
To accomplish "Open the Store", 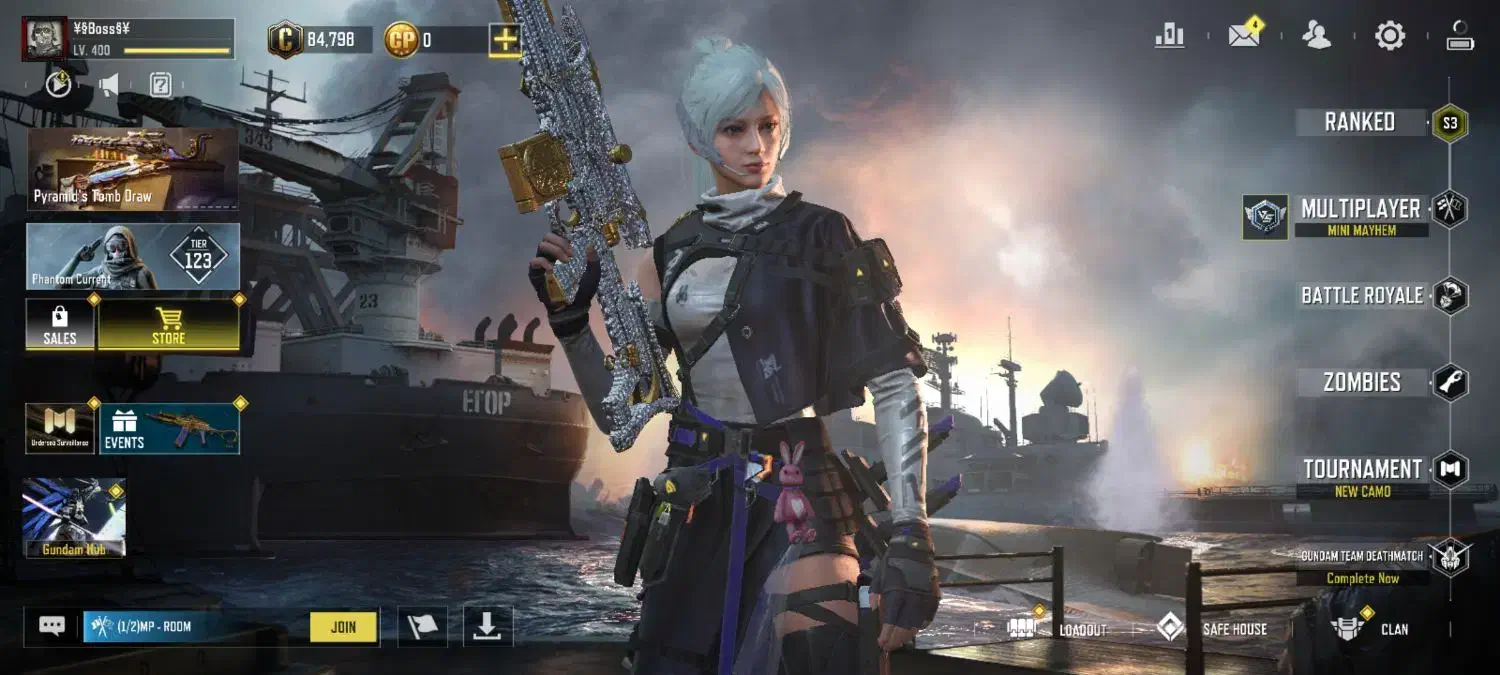I will pos(168,326).
